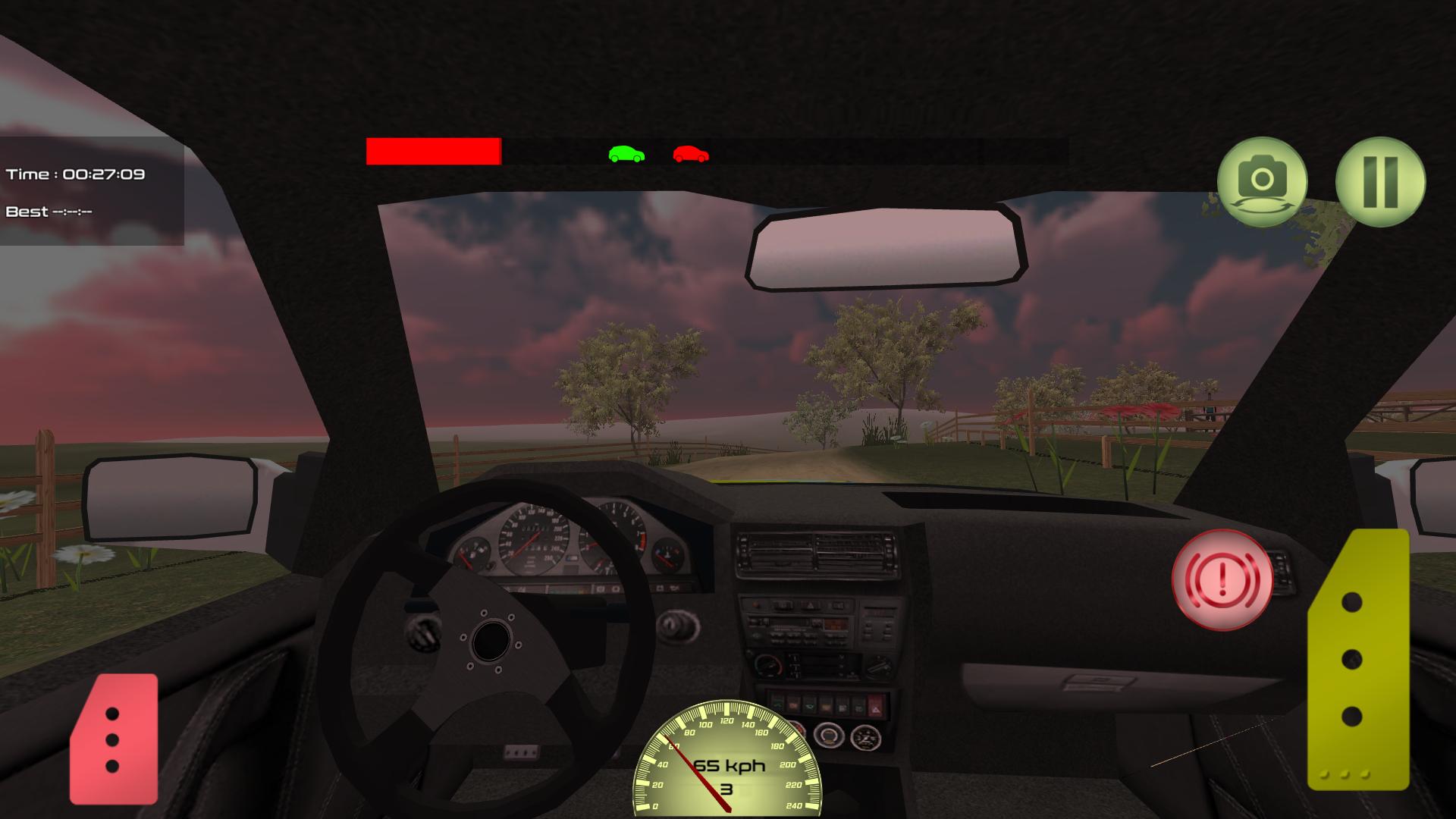Viewport: 1456px width, 819px height.
Task: Tap the green car marker on progress bar
Action: click(x=624, y=153)
